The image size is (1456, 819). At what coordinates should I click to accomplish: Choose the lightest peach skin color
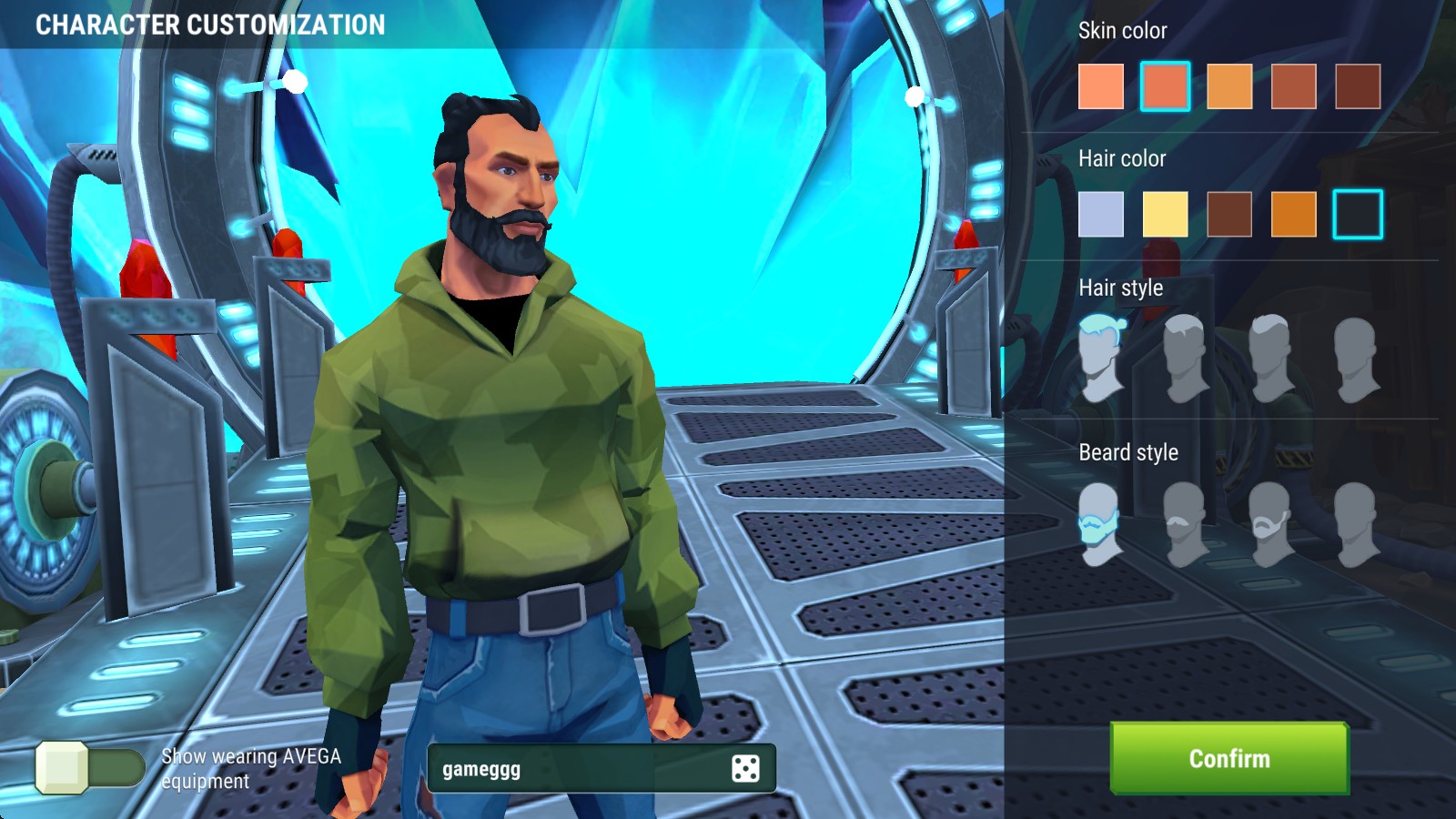[1101, 86]
